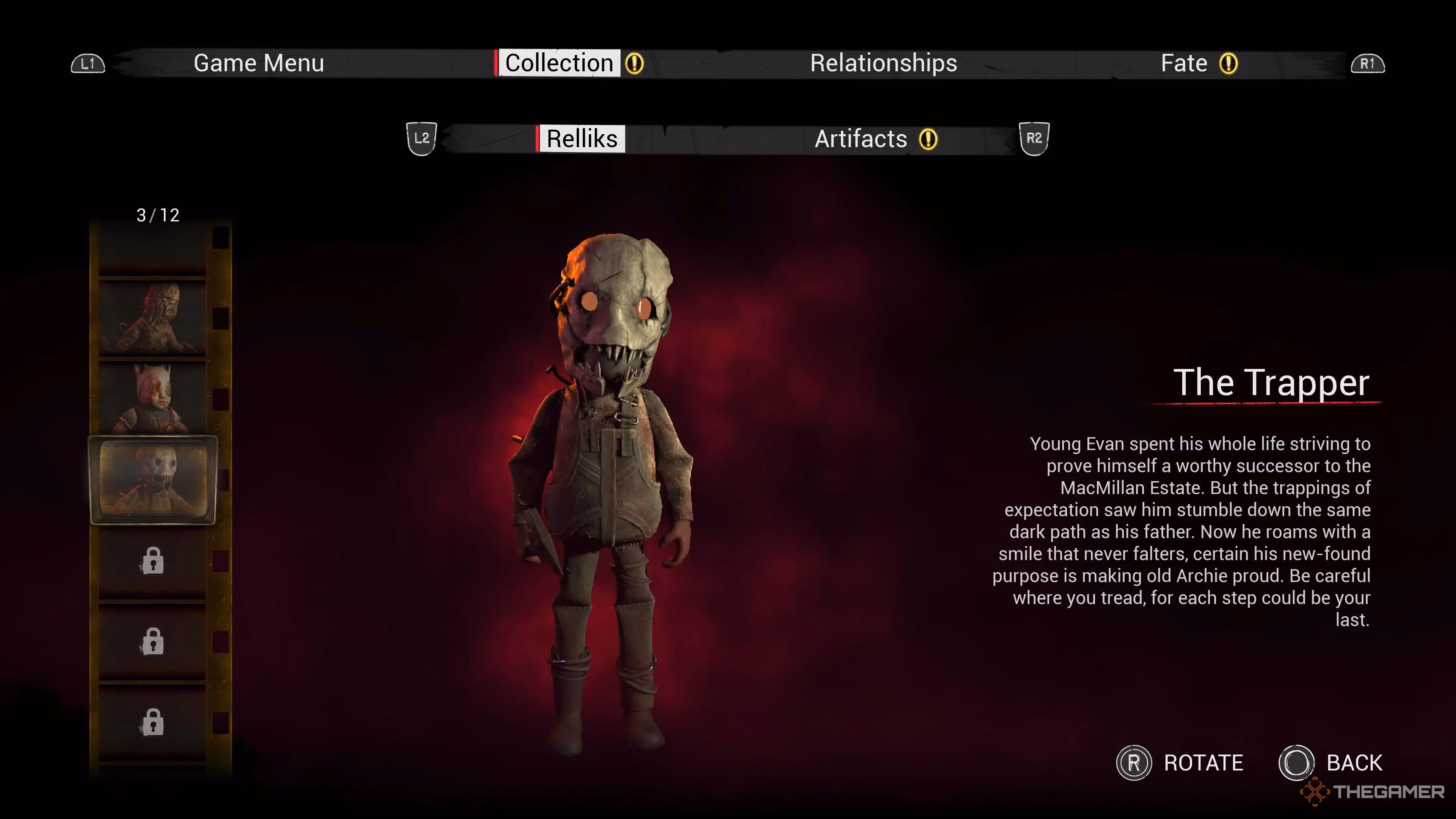
Task: Select the second locked padlock slot
Action: [x=152, y=642]
